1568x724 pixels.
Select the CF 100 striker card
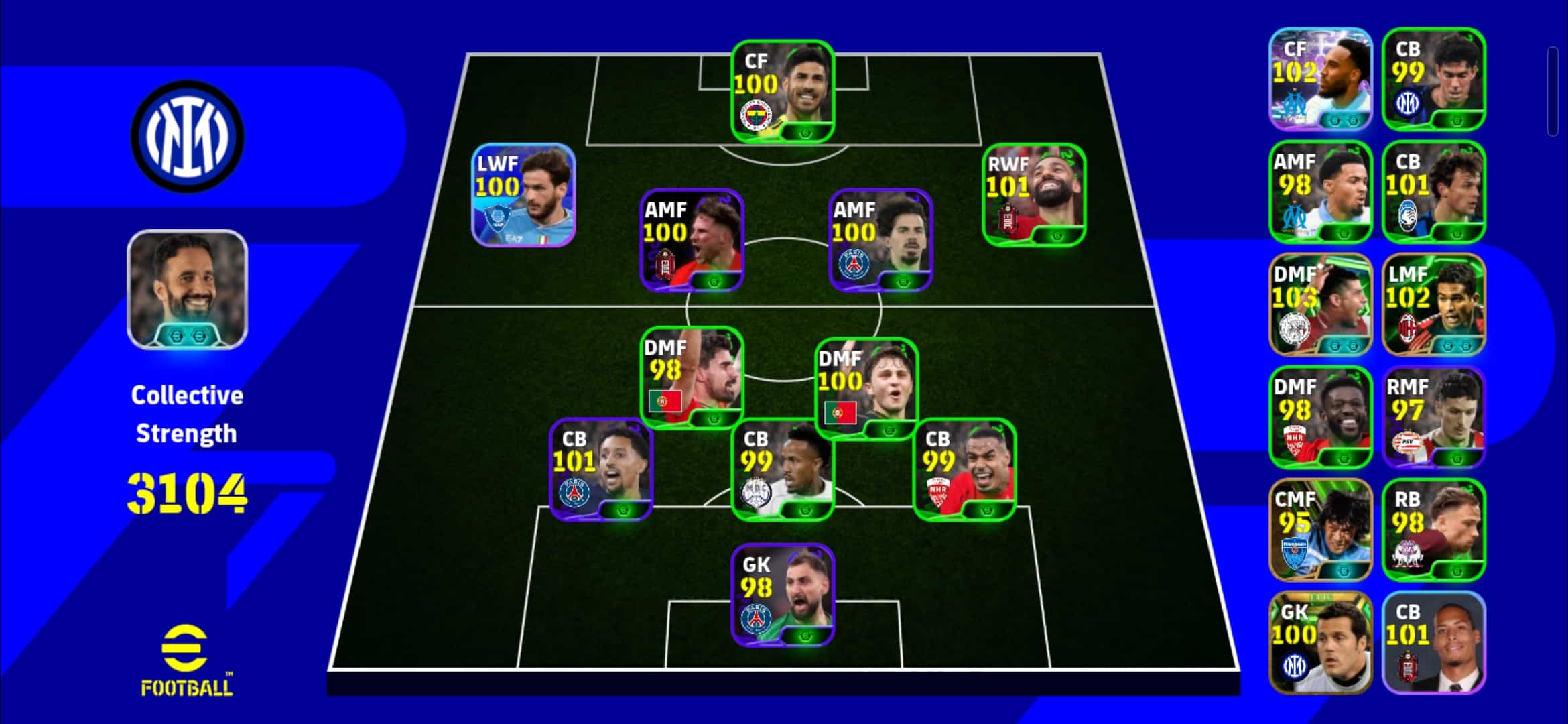(782, 92)
